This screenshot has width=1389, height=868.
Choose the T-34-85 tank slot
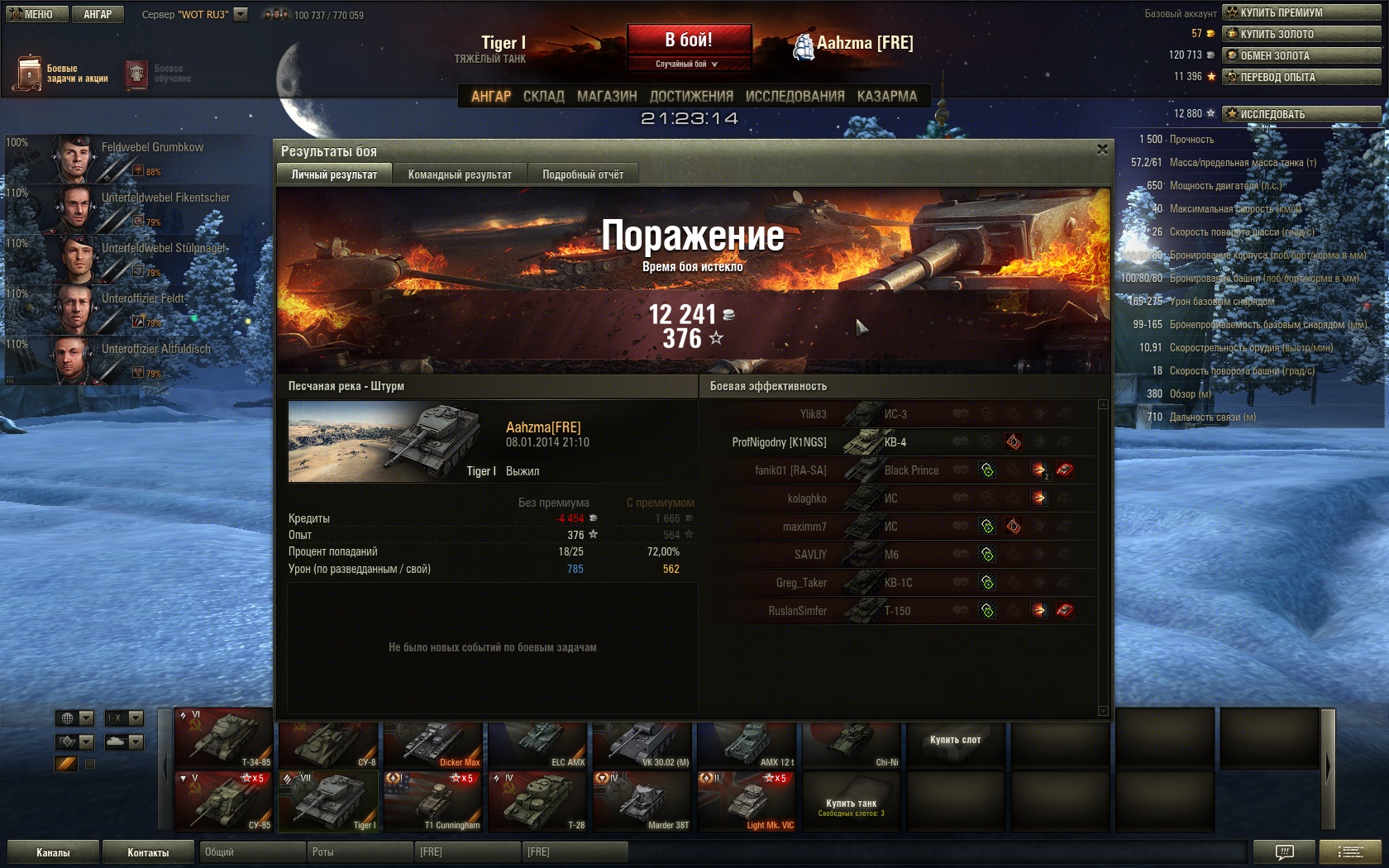[223, 737]
